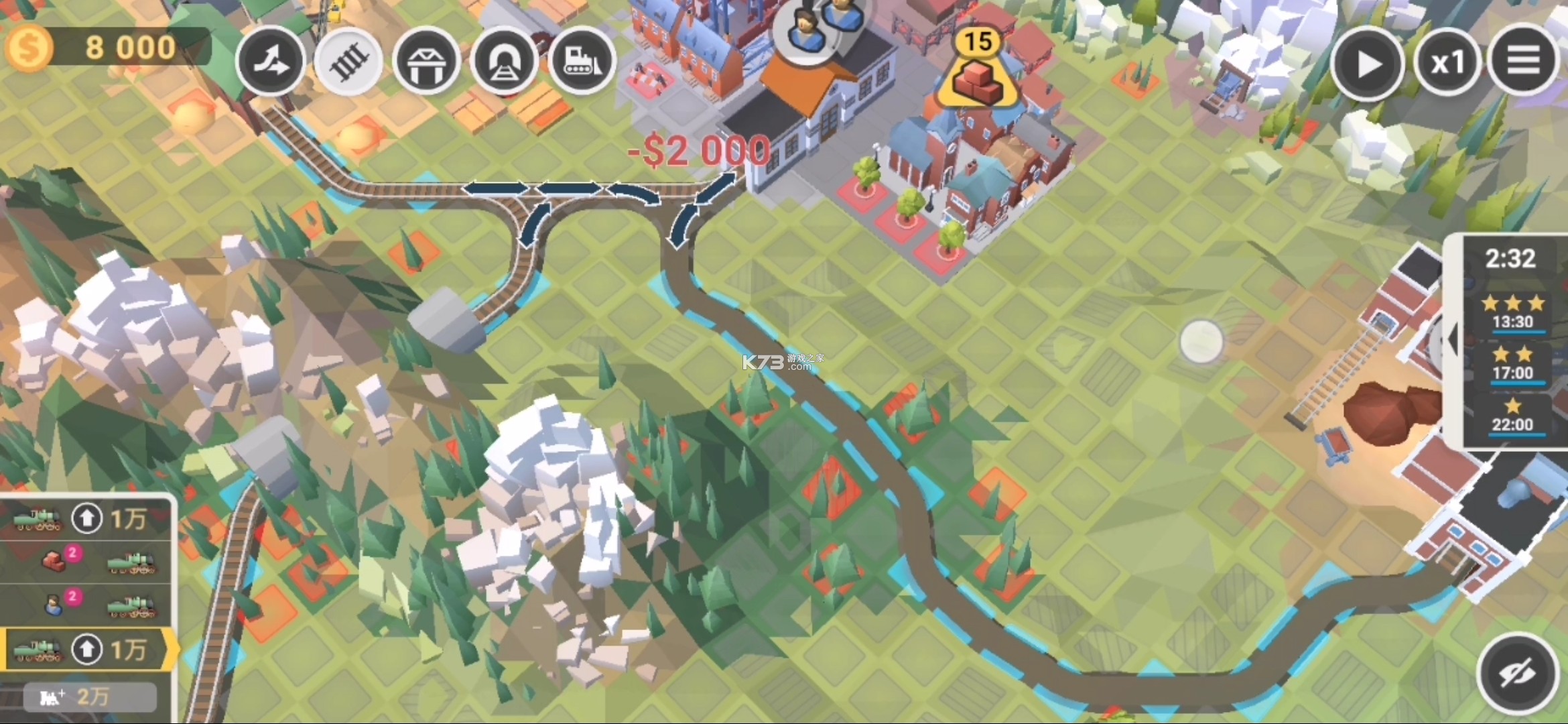This screenshot has width=1568, height=724.
Task: Open the hamburger menu
Action: tap(1522, 62)
